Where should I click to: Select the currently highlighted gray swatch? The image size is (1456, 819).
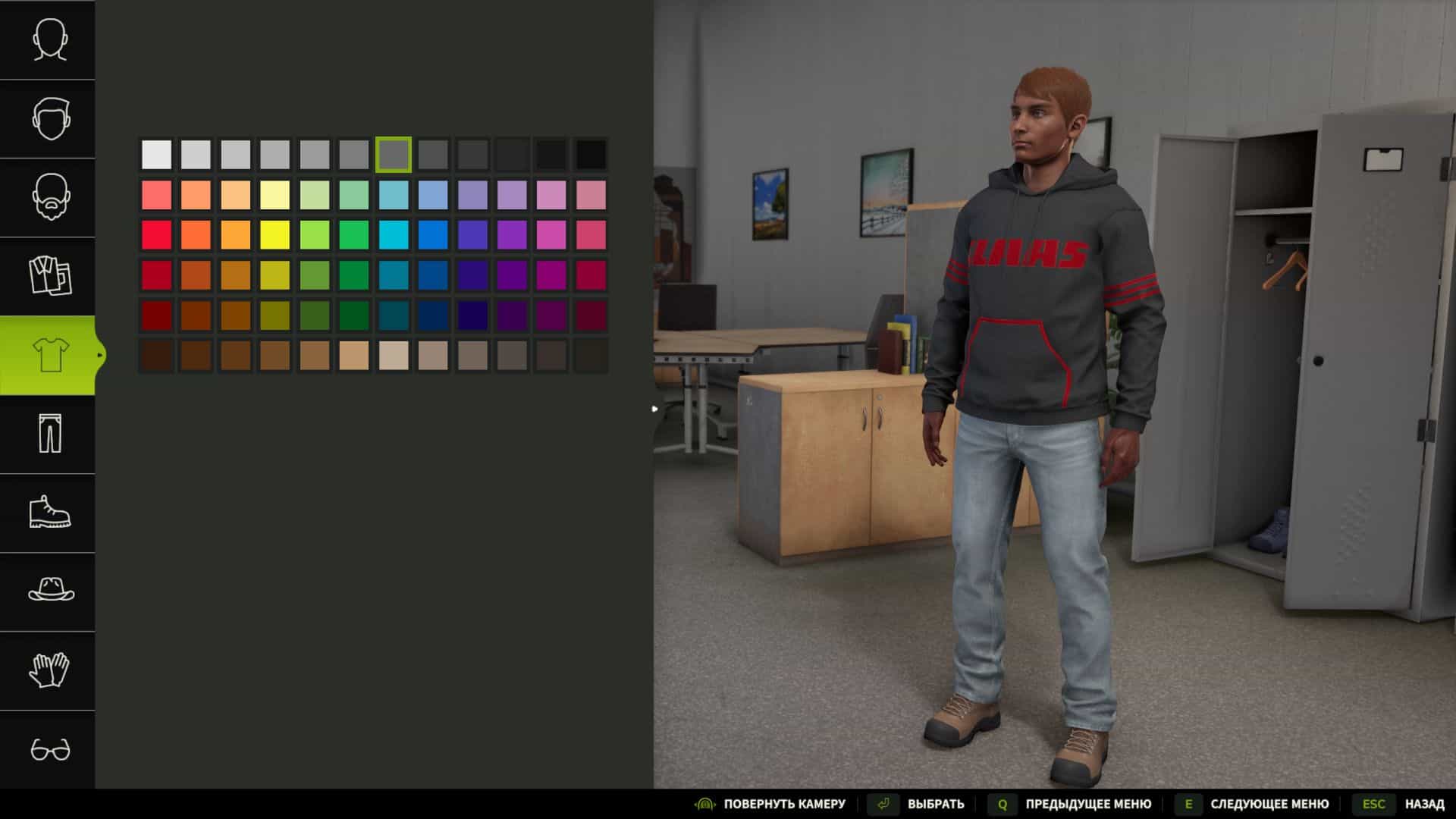392,155
